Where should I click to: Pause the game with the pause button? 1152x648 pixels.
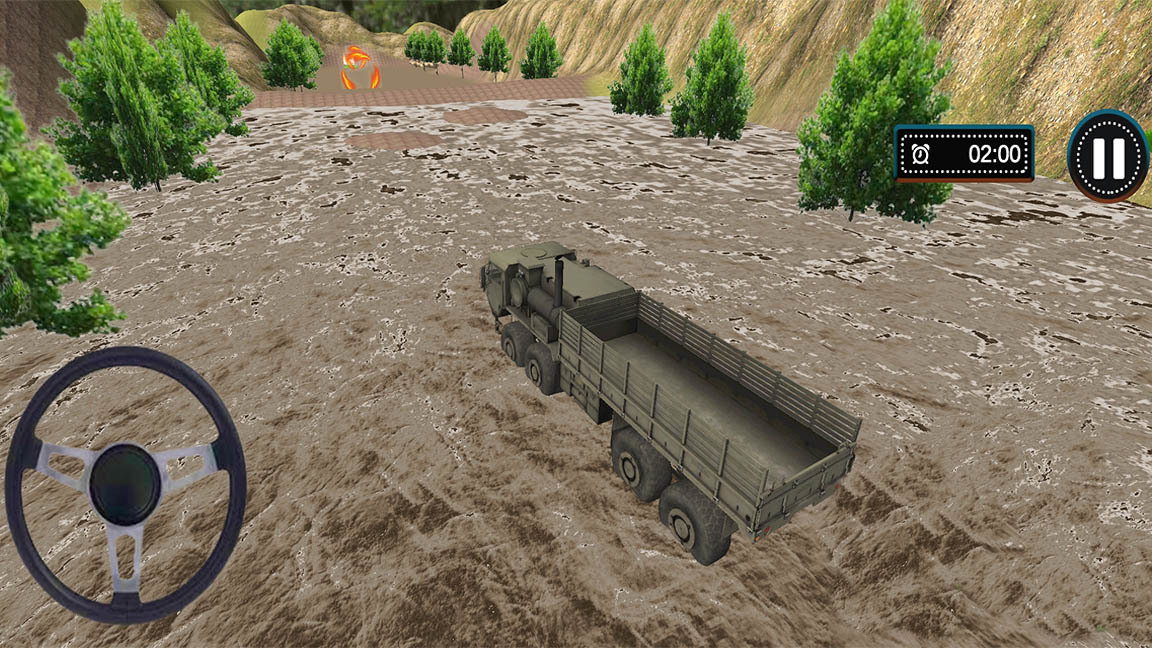click(1108, 156)
